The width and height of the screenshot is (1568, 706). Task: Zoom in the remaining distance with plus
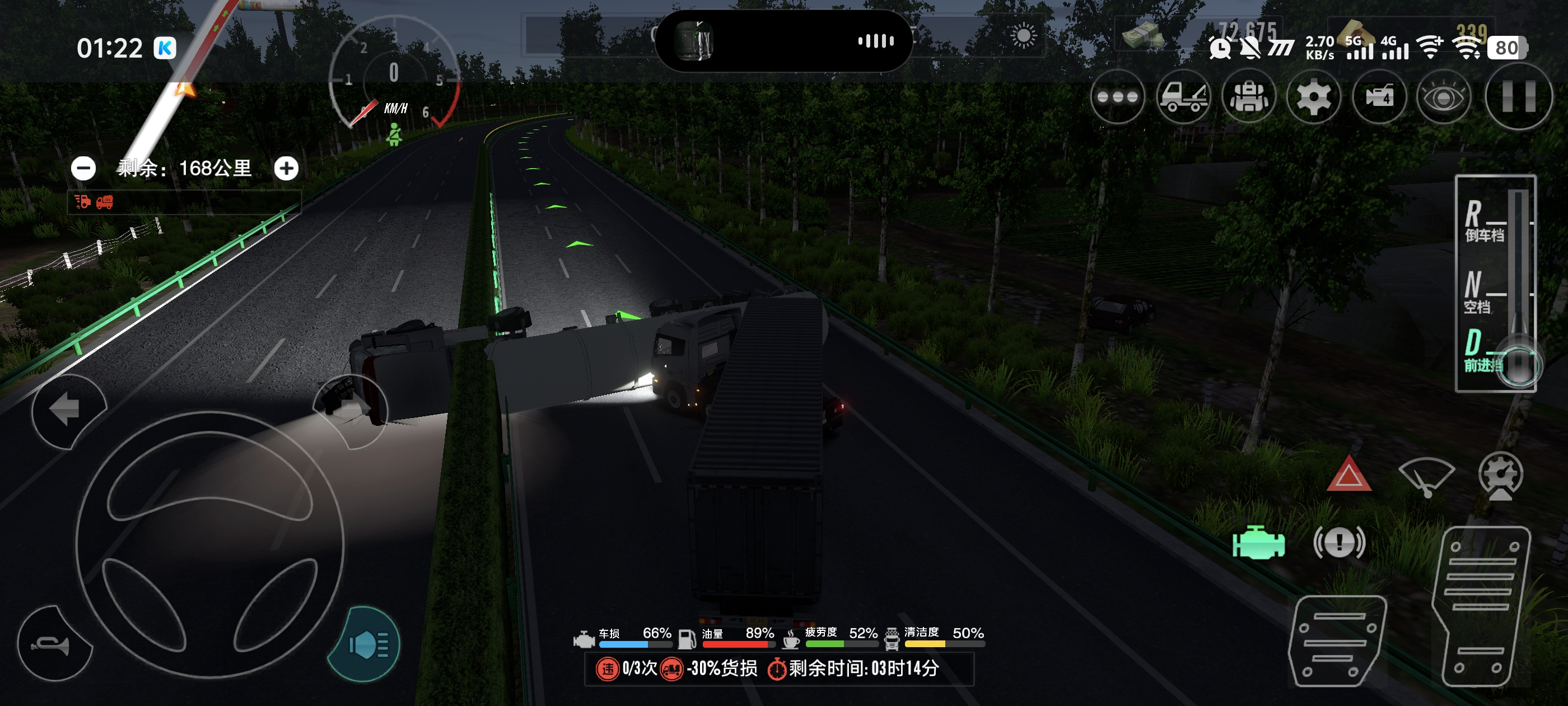coord(286,168)
